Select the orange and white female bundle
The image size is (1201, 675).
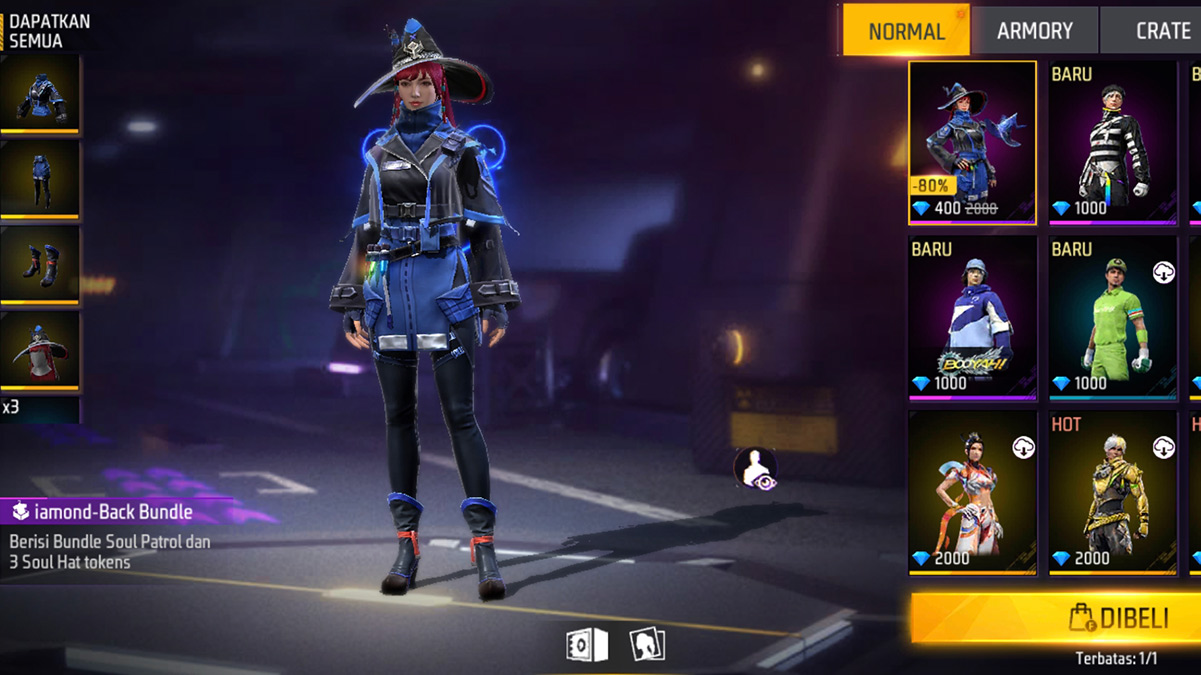click(972, 493)
